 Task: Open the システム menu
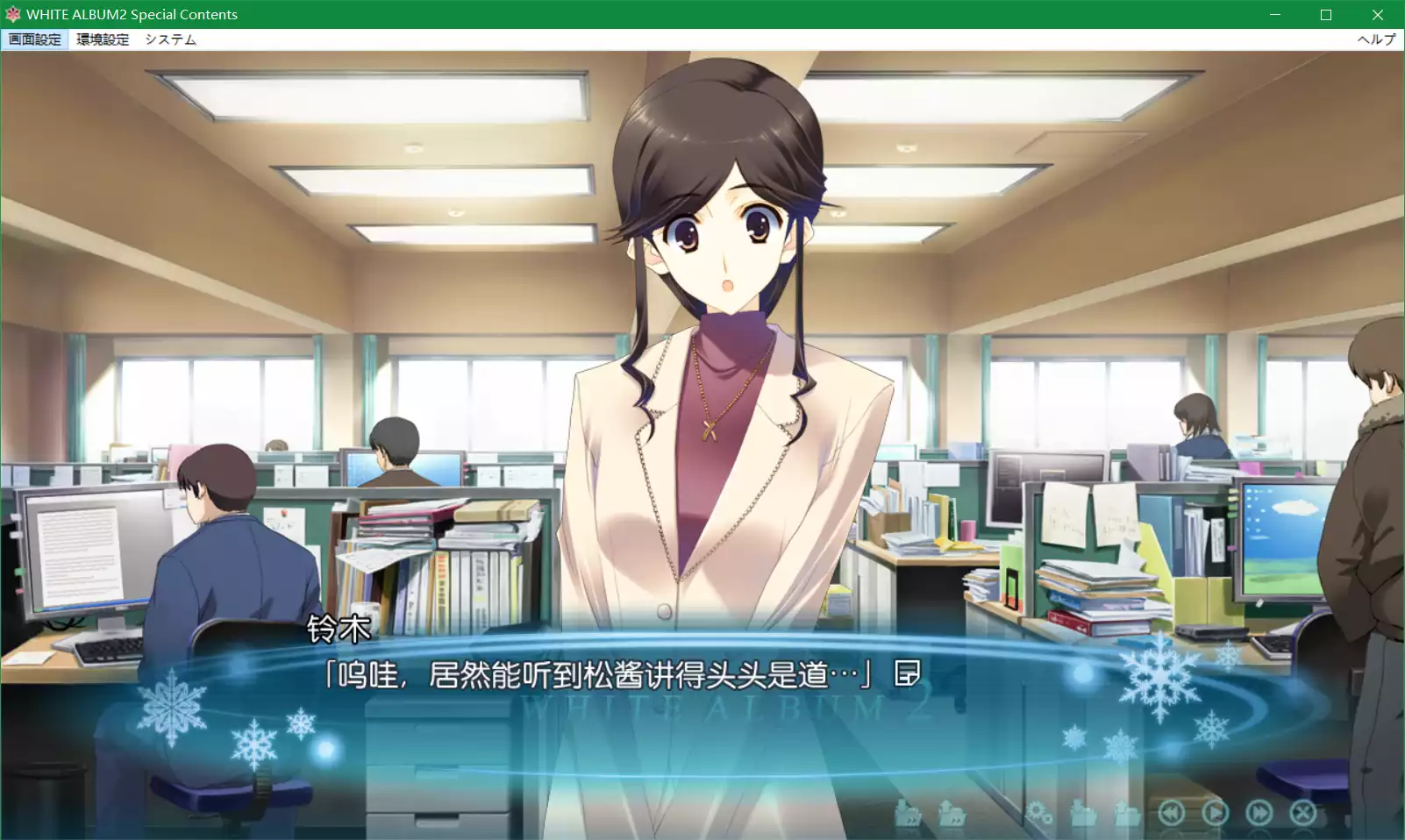click(170, 39)
